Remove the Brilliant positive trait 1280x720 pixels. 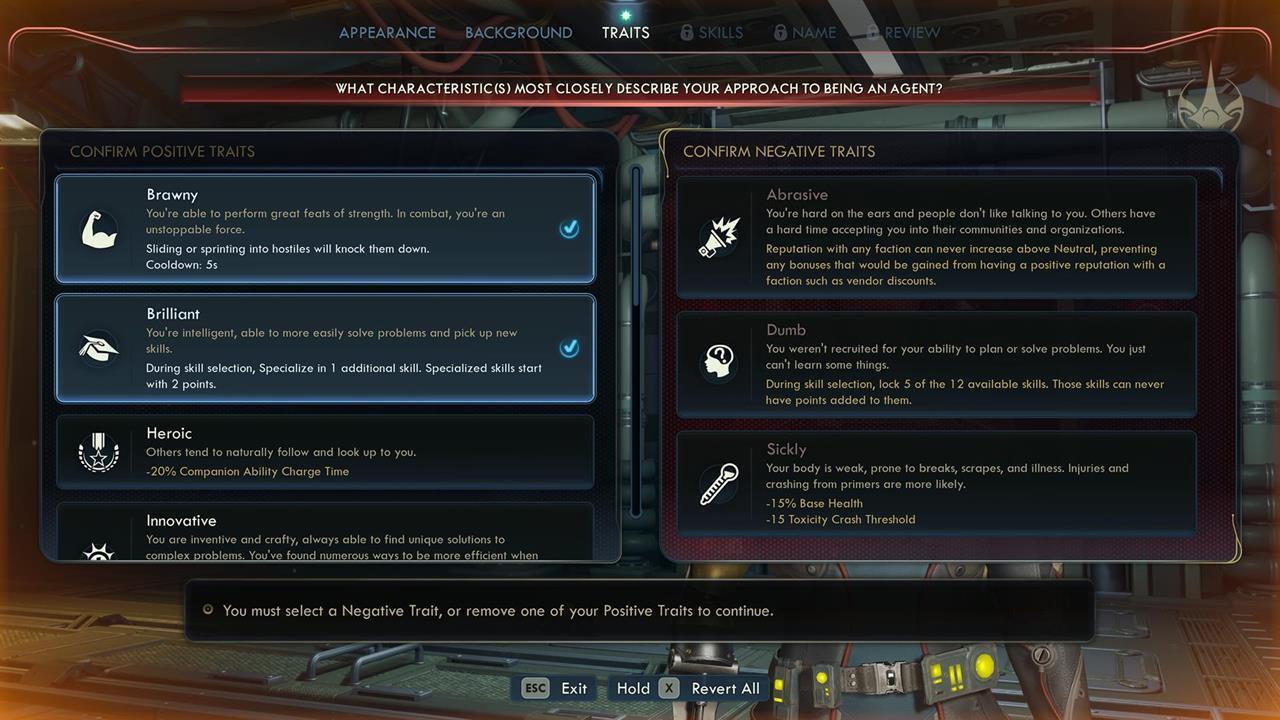tap(325, 348)
